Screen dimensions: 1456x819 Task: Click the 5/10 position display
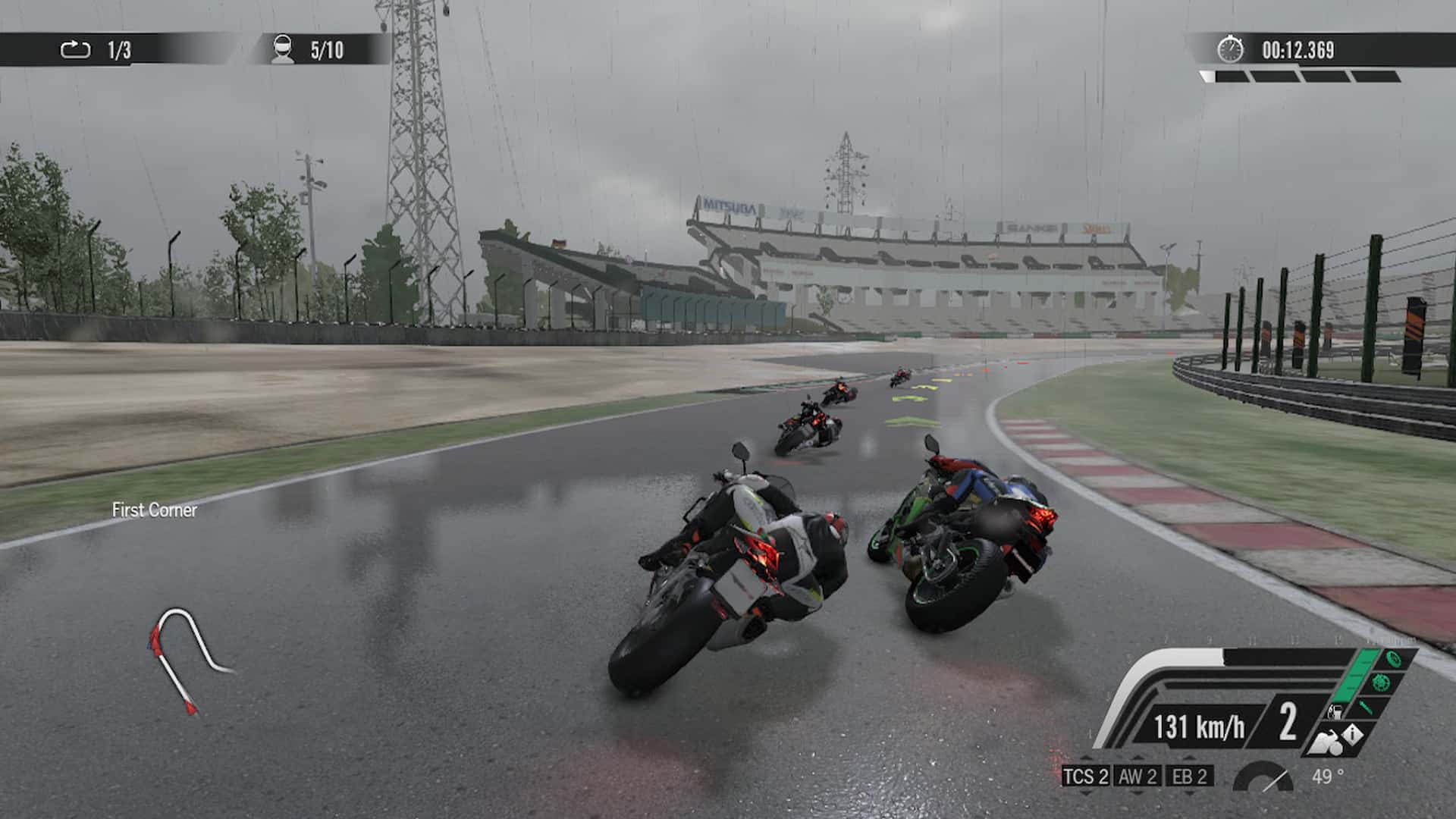pyautogui.click(x=326, y=48)
